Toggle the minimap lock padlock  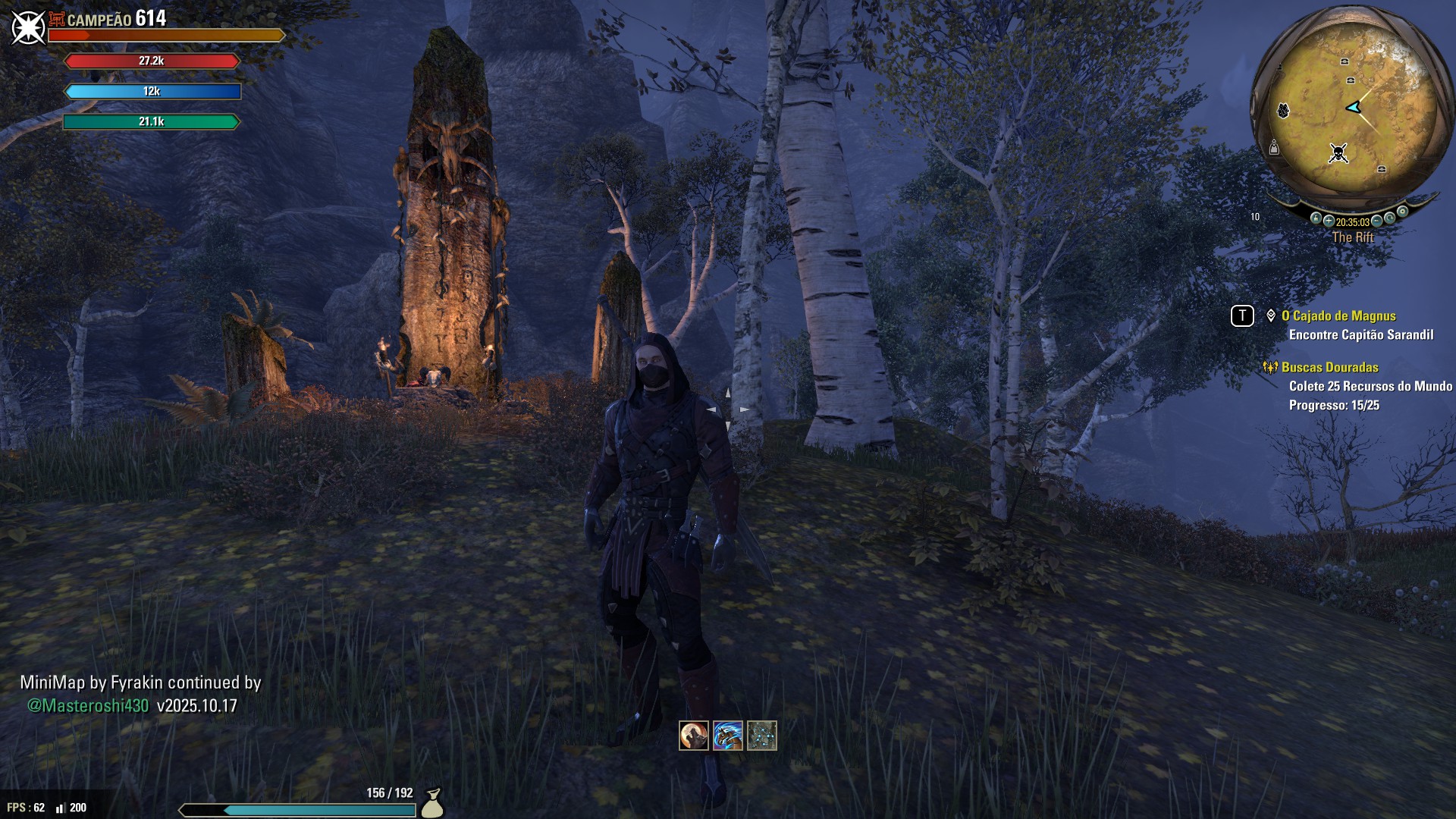tap(1316, 218)
